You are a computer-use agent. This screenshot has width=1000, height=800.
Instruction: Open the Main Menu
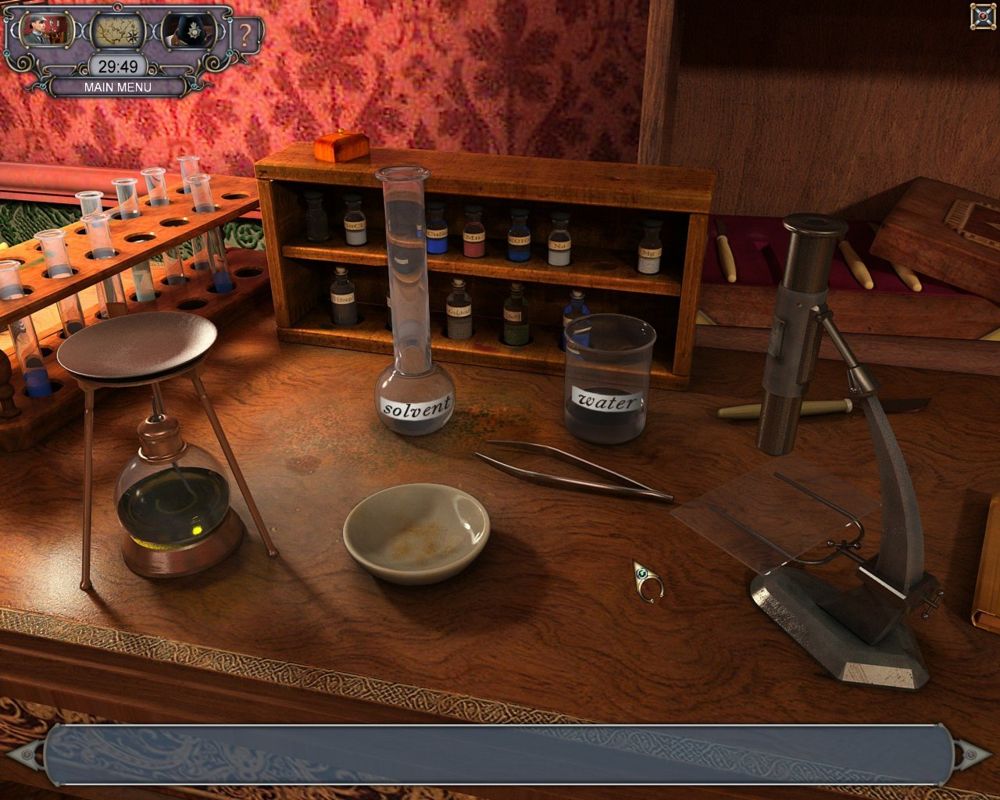tap(118, 87)
